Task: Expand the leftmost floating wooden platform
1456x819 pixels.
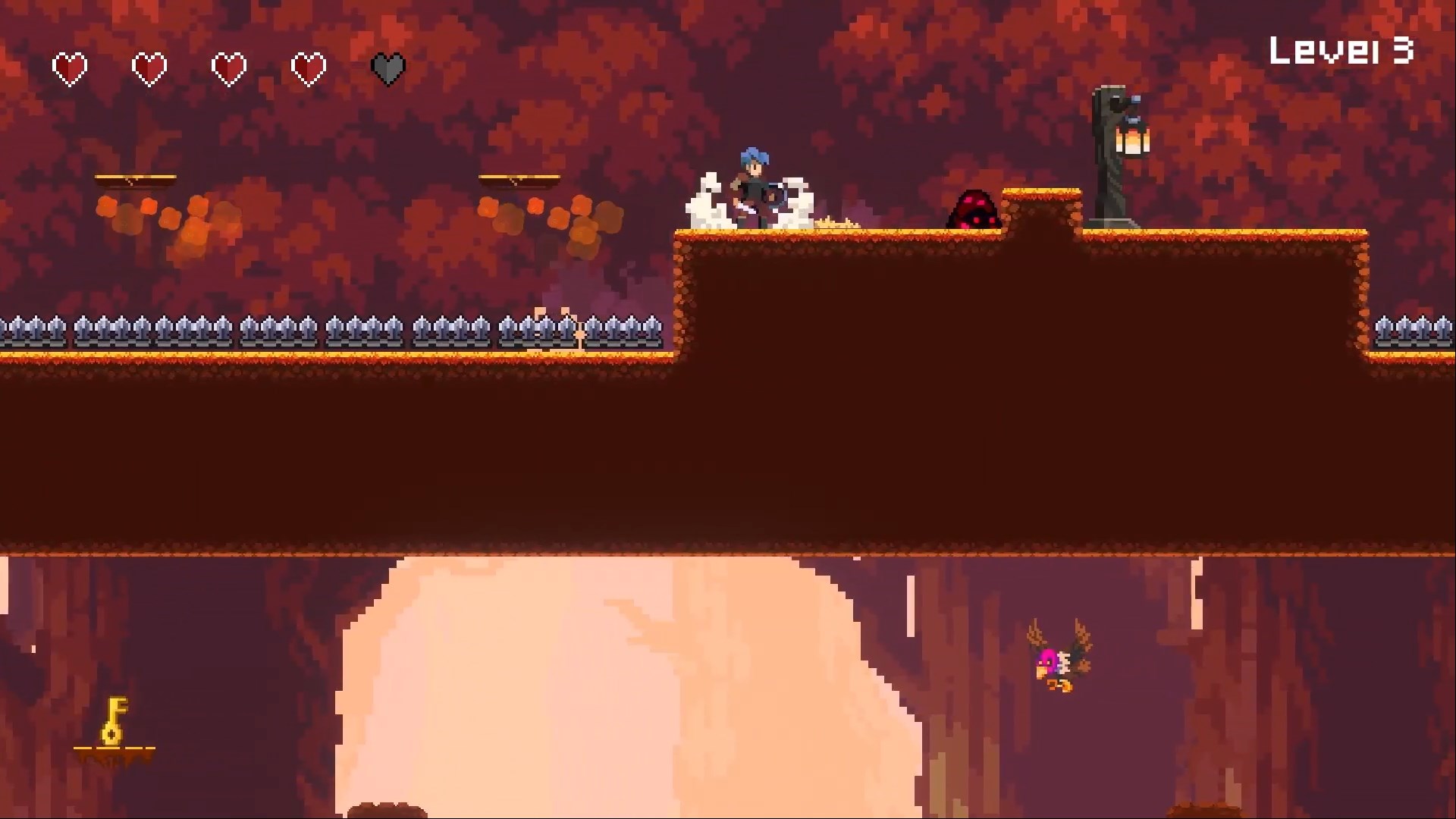Action: 136,178
